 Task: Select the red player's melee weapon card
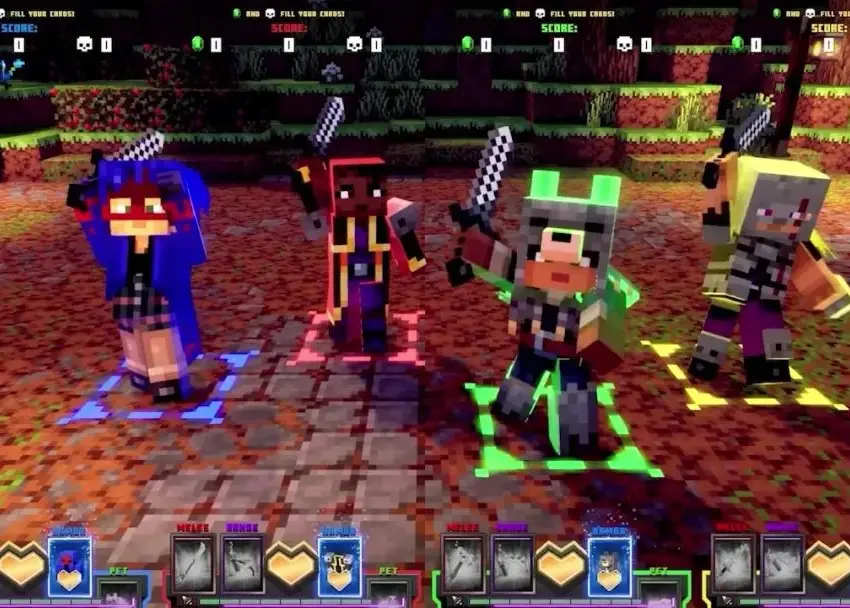coord(193,564)
